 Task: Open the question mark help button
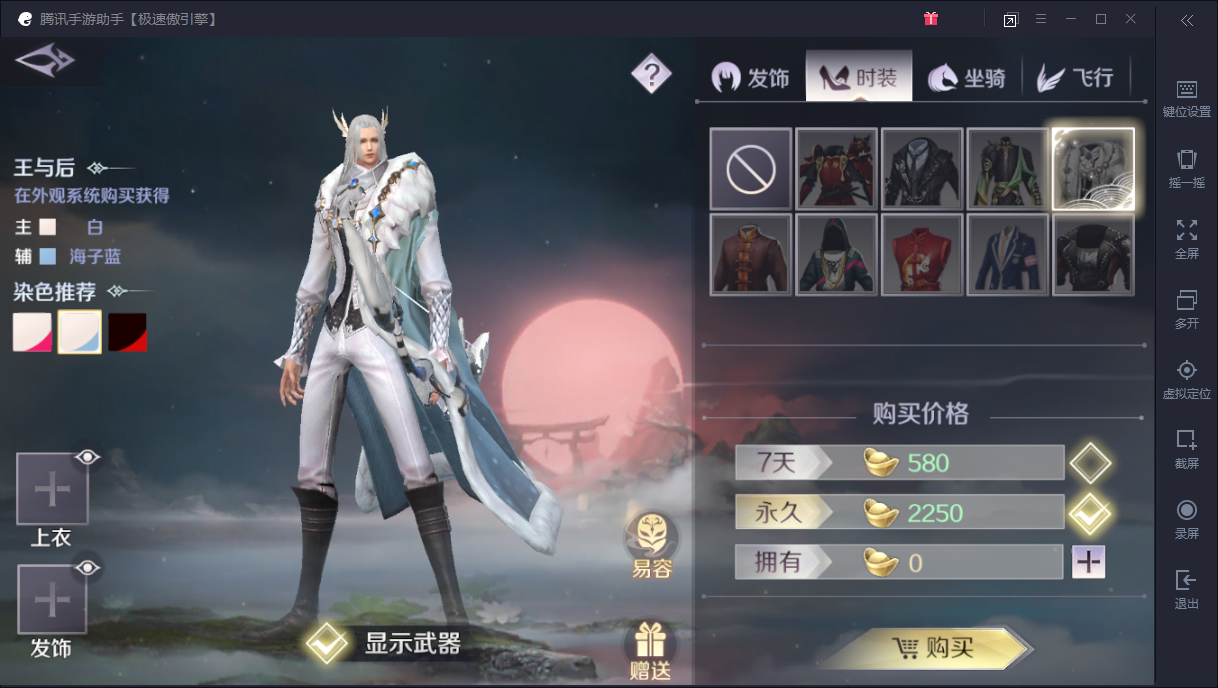pyautogui.click(x=651, y=73)
